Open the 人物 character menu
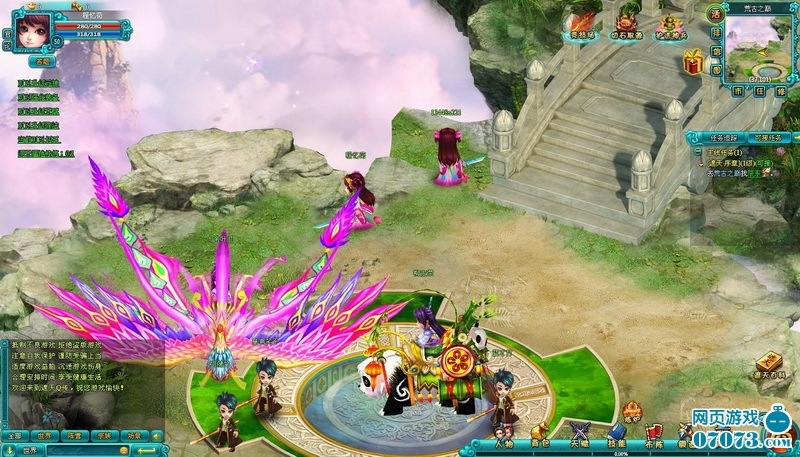 [503, 442]
